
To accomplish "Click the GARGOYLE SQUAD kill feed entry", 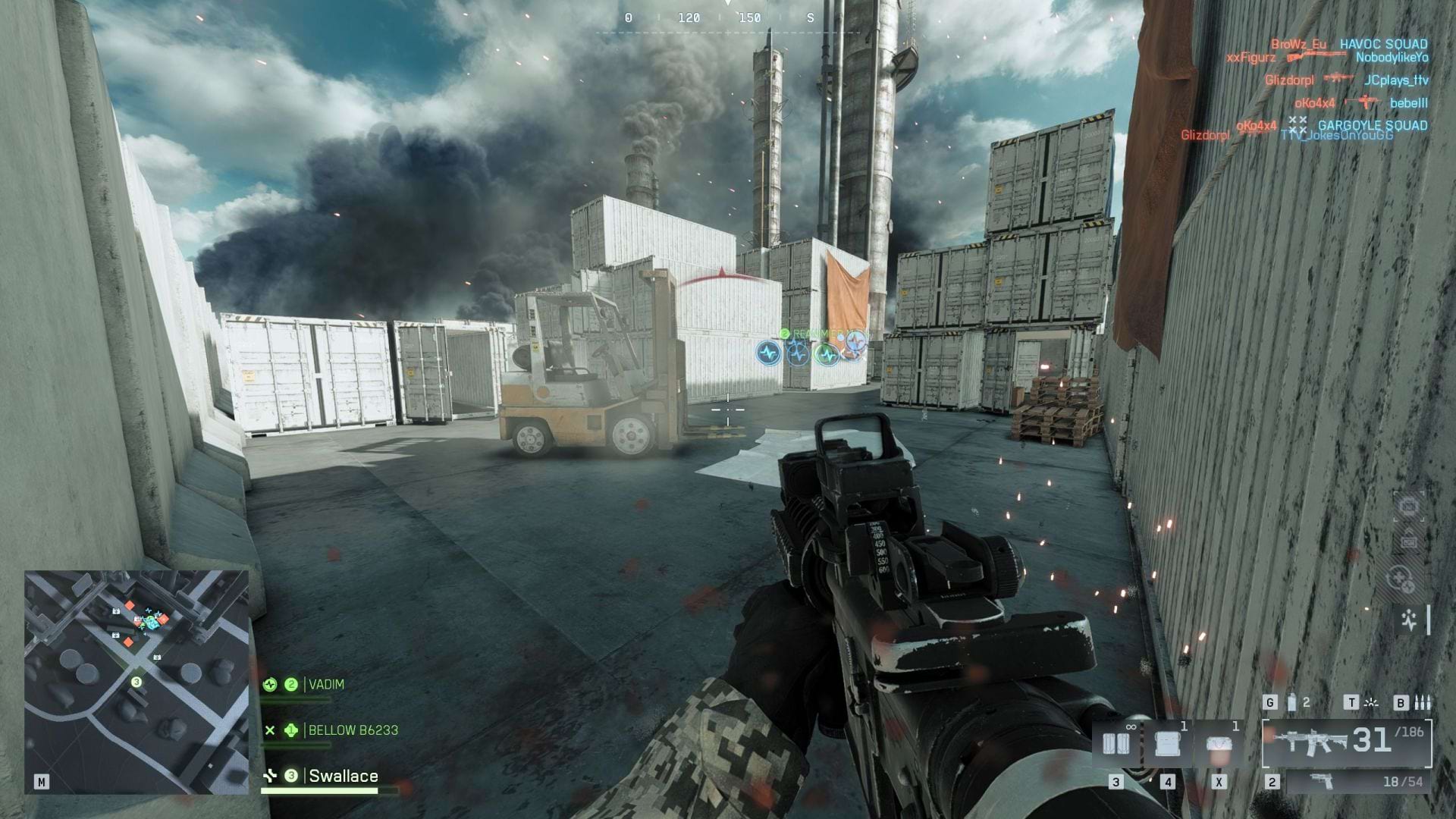I will pos(1373,126).
